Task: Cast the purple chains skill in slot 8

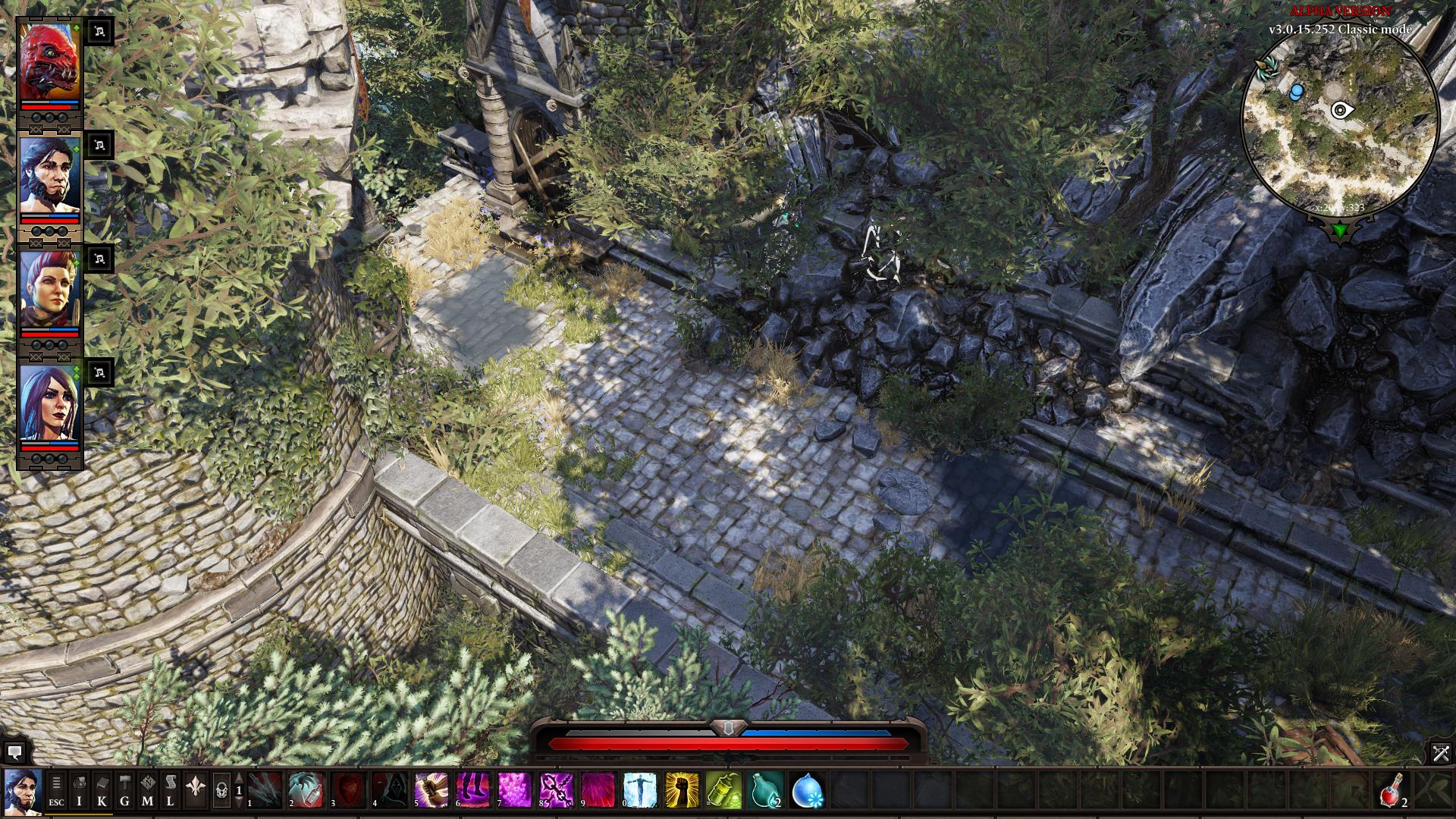Action: (x=556, y=790)
